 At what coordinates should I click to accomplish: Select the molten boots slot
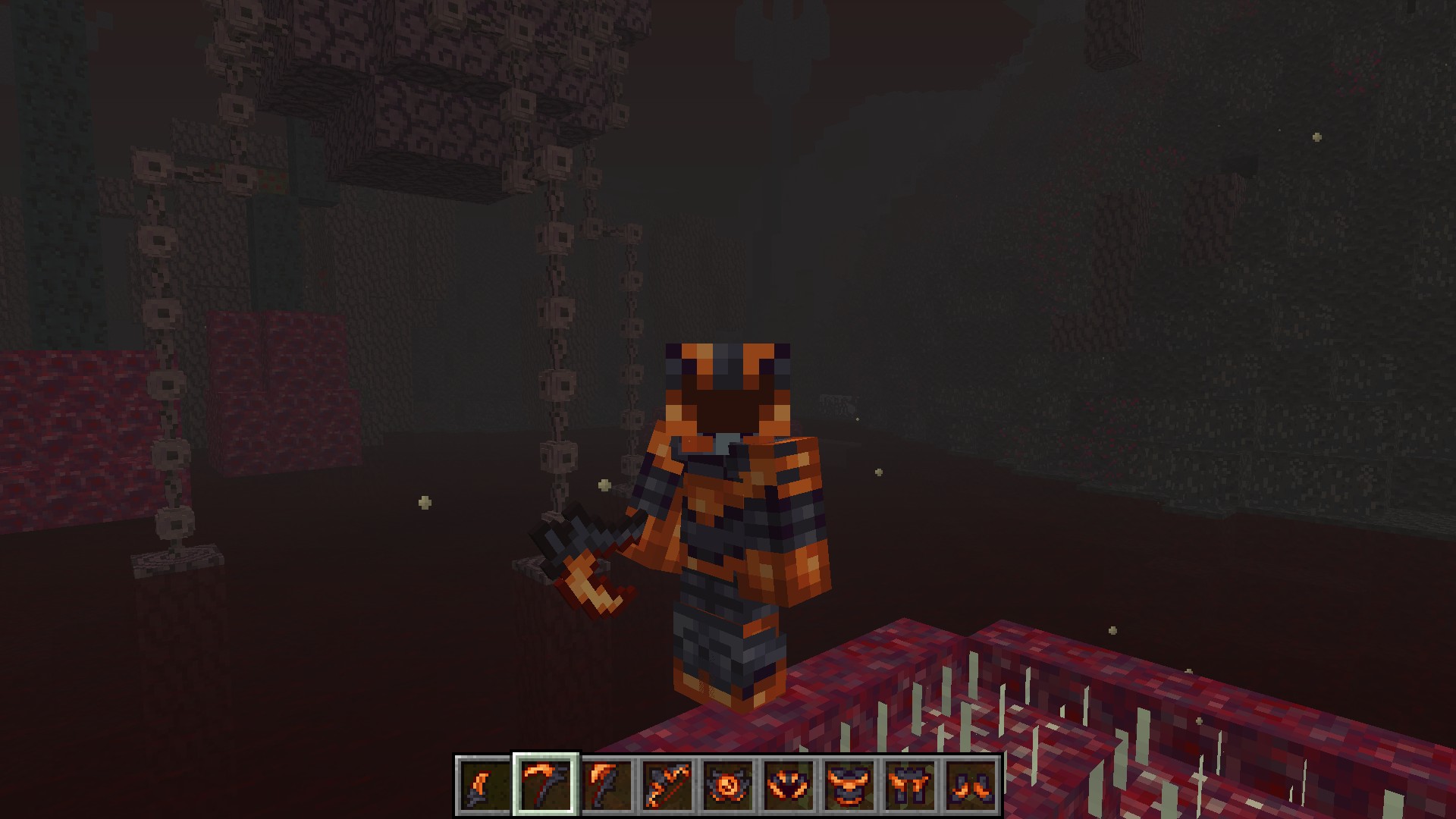[971, 783]
